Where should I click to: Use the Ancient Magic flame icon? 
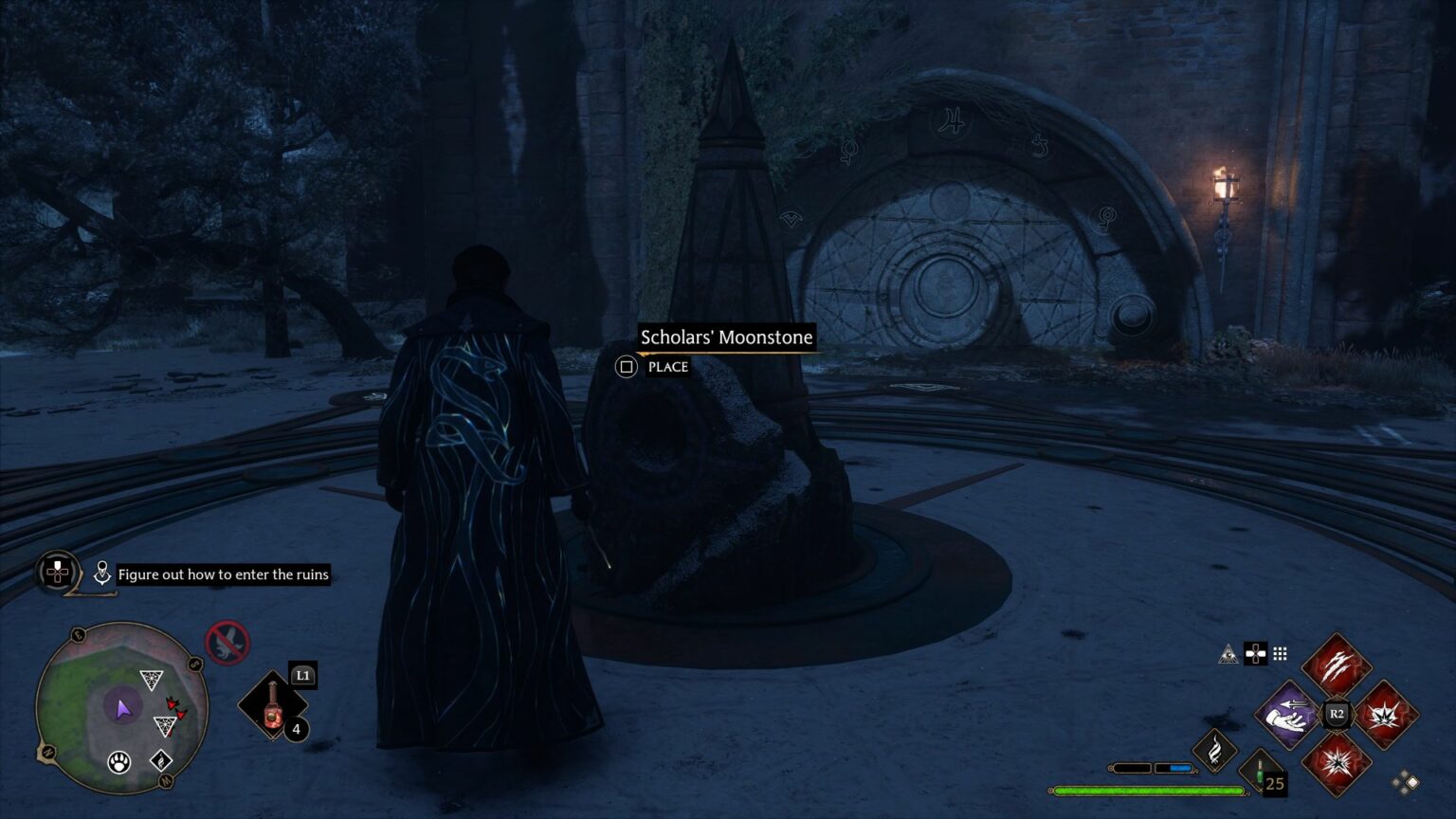pos(1216,754)
